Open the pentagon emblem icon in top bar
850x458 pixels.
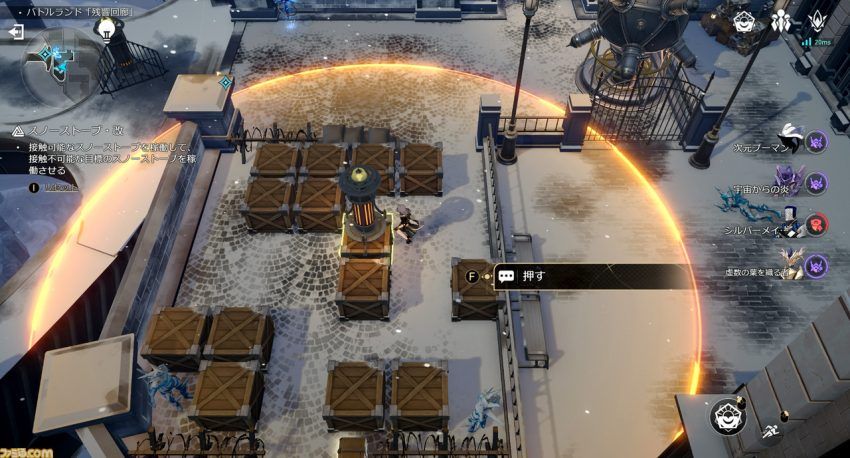point(744,22)
